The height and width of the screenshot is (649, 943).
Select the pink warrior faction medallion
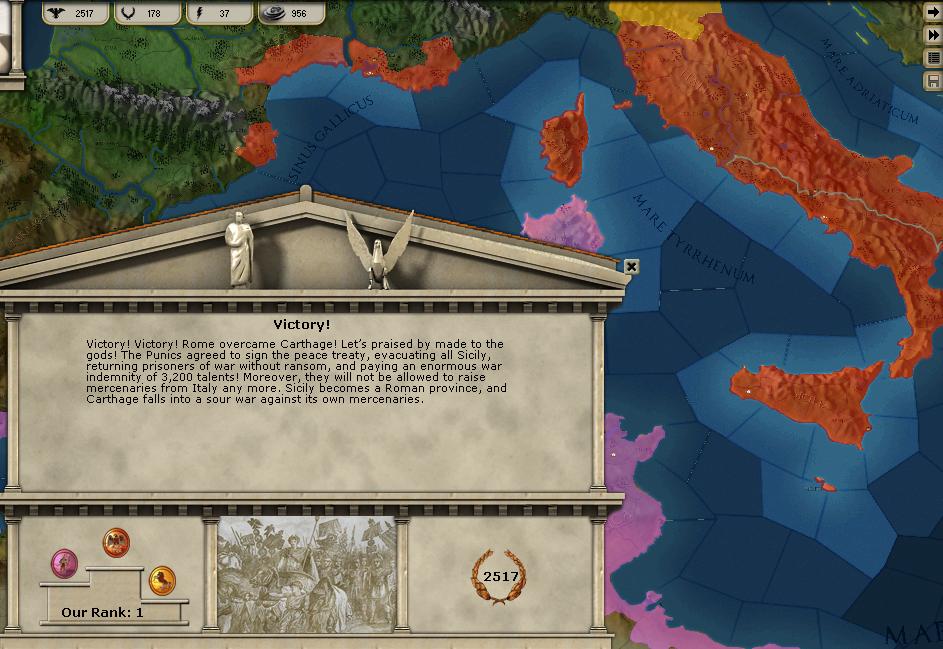(x=65, y=562)
